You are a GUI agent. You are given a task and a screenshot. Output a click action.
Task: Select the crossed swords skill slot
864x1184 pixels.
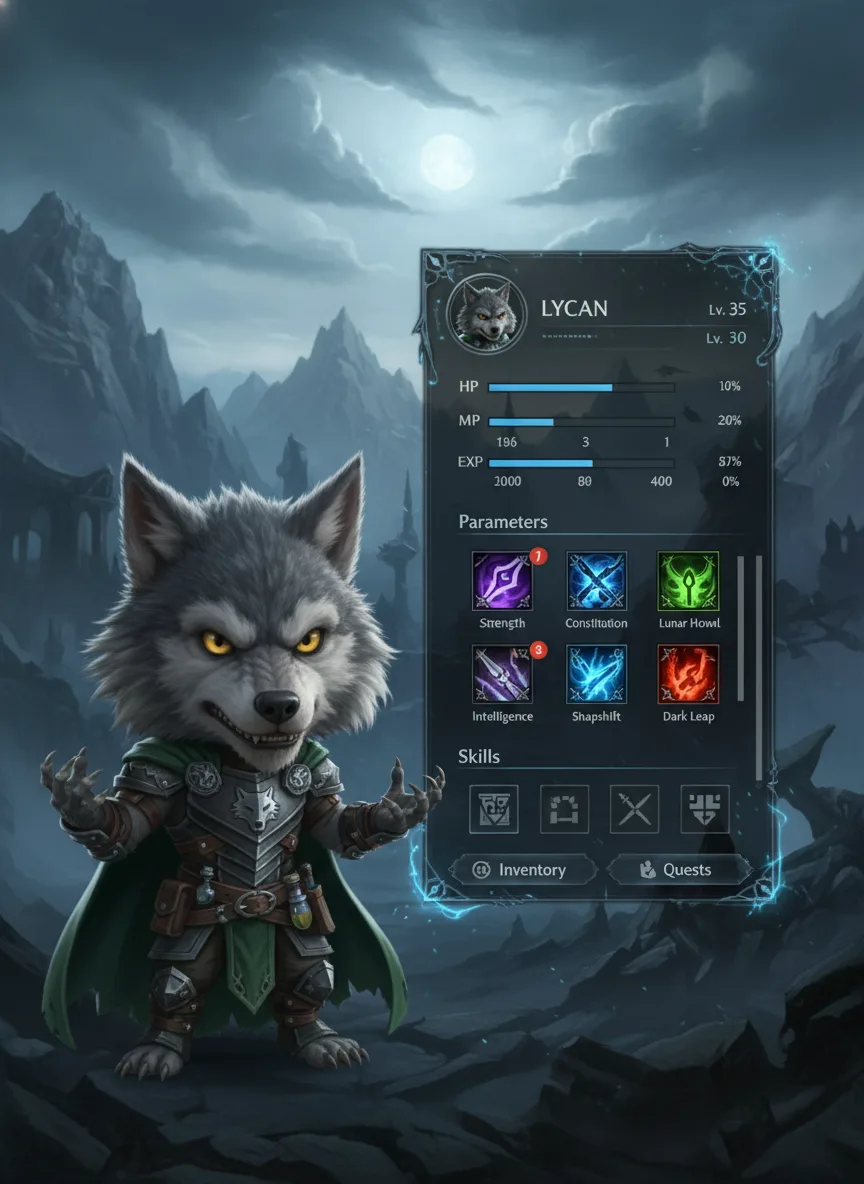635,808
